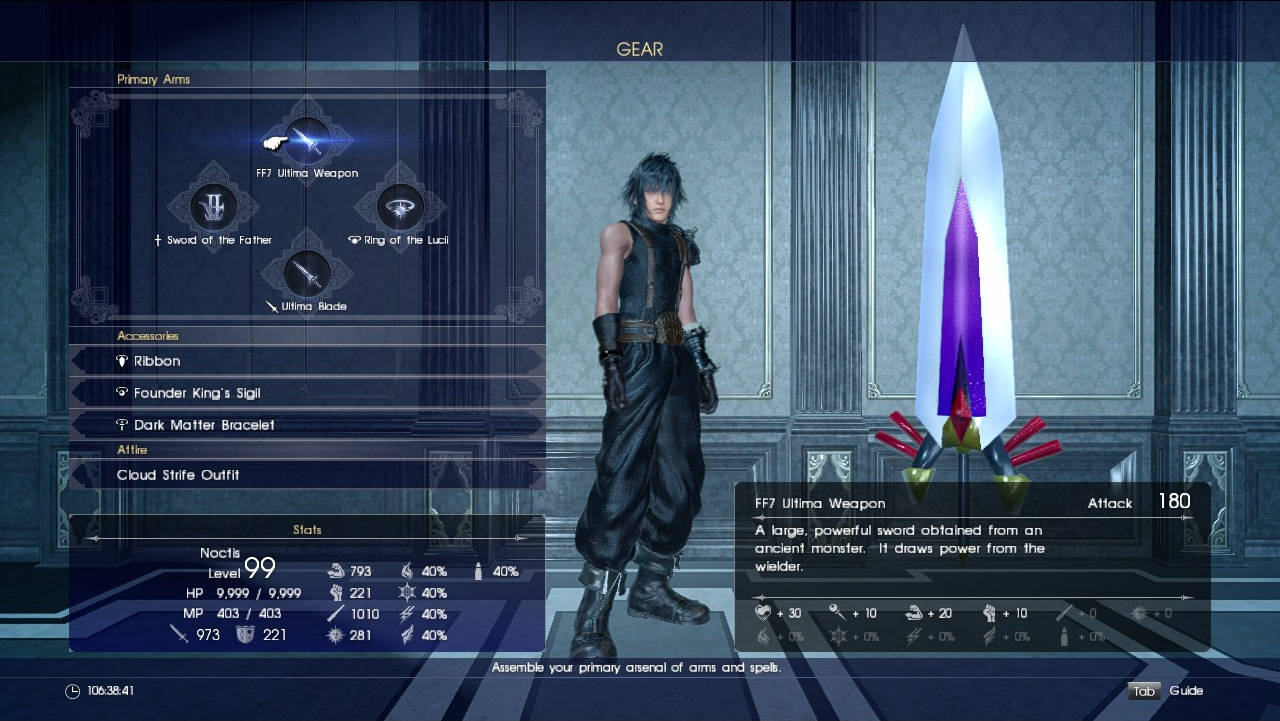Select the Founder King's Sigil accessory

(307, 393)
